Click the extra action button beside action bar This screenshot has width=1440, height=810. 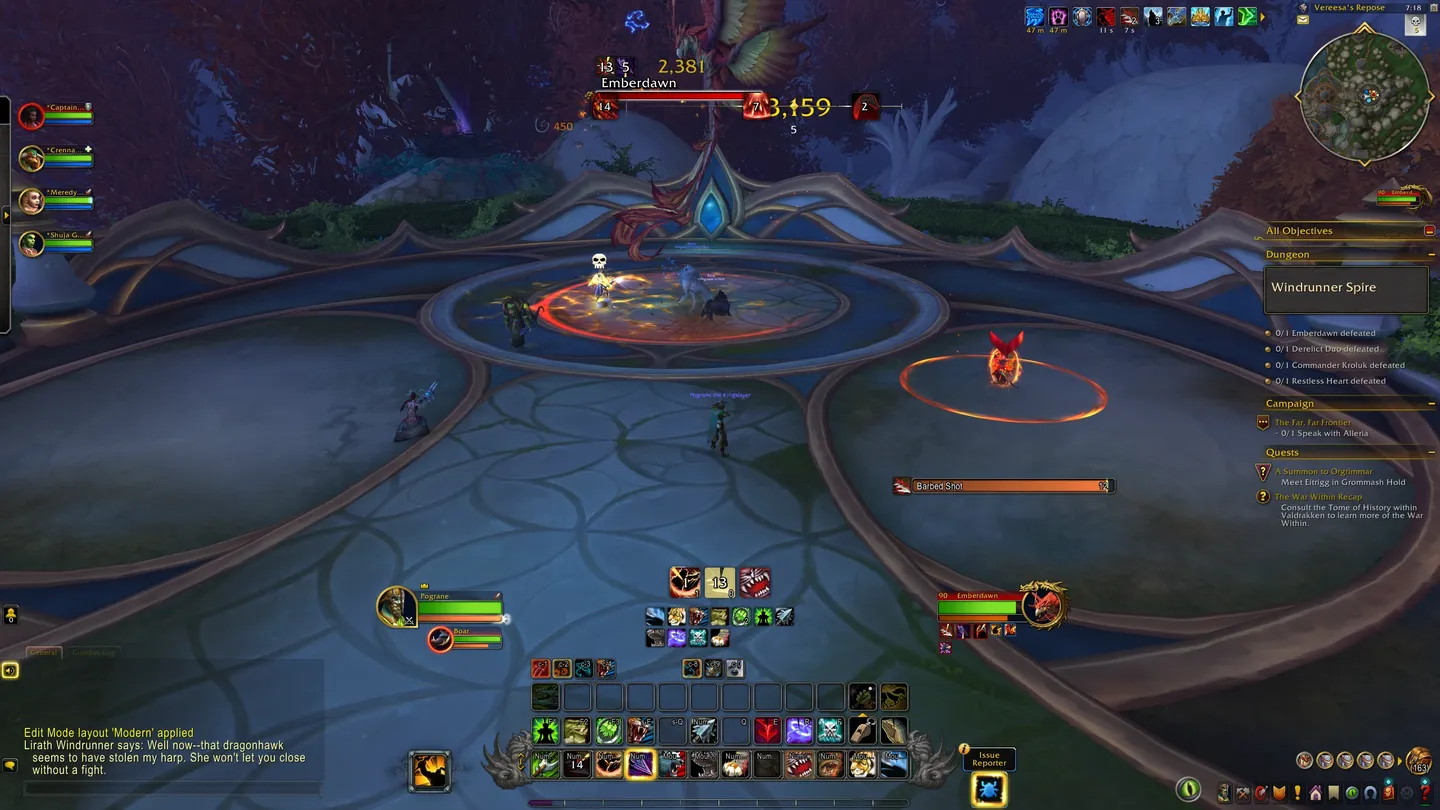coord(430,771)
